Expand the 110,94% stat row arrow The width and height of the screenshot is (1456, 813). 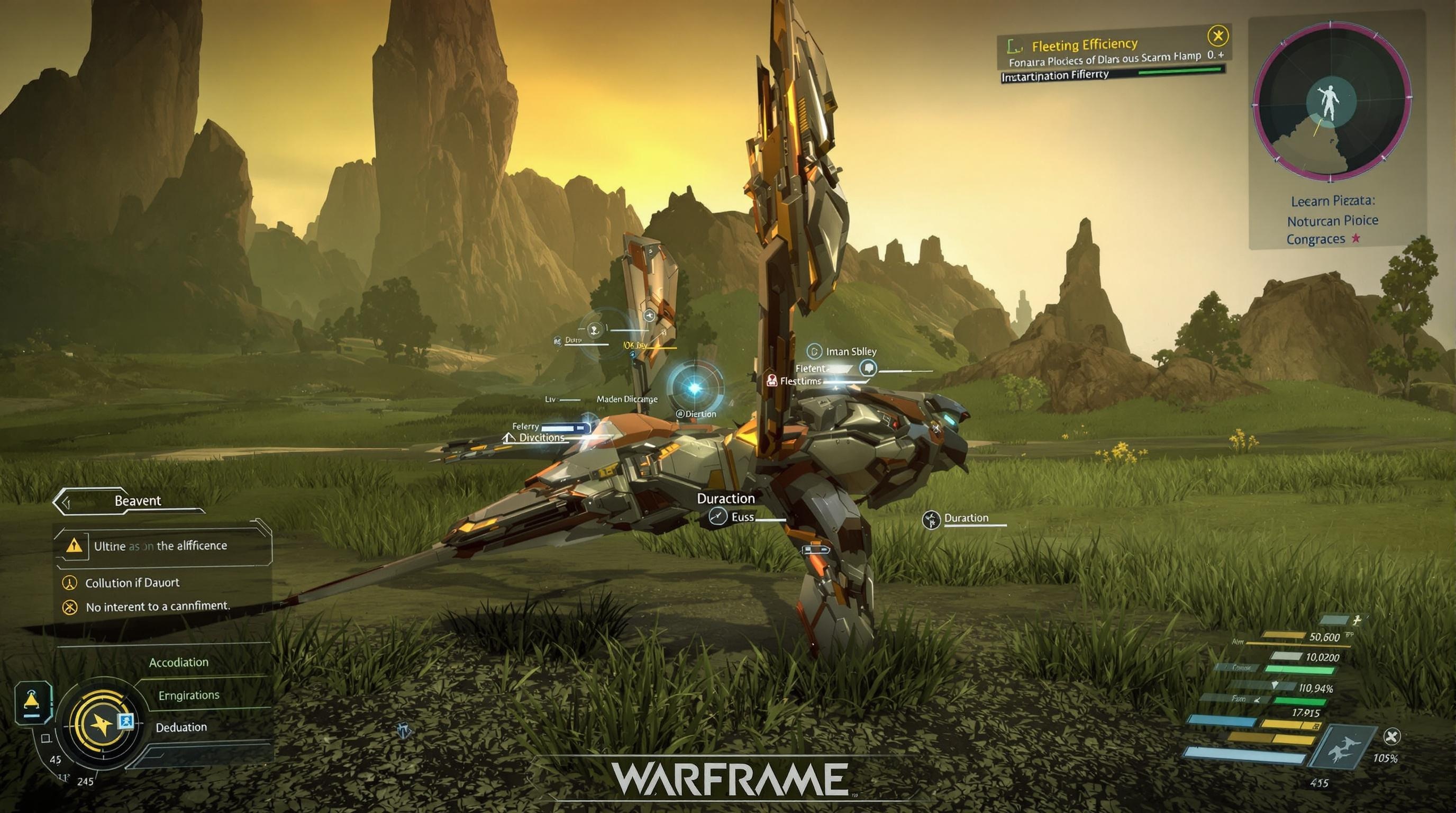[x=1276, y=686]
